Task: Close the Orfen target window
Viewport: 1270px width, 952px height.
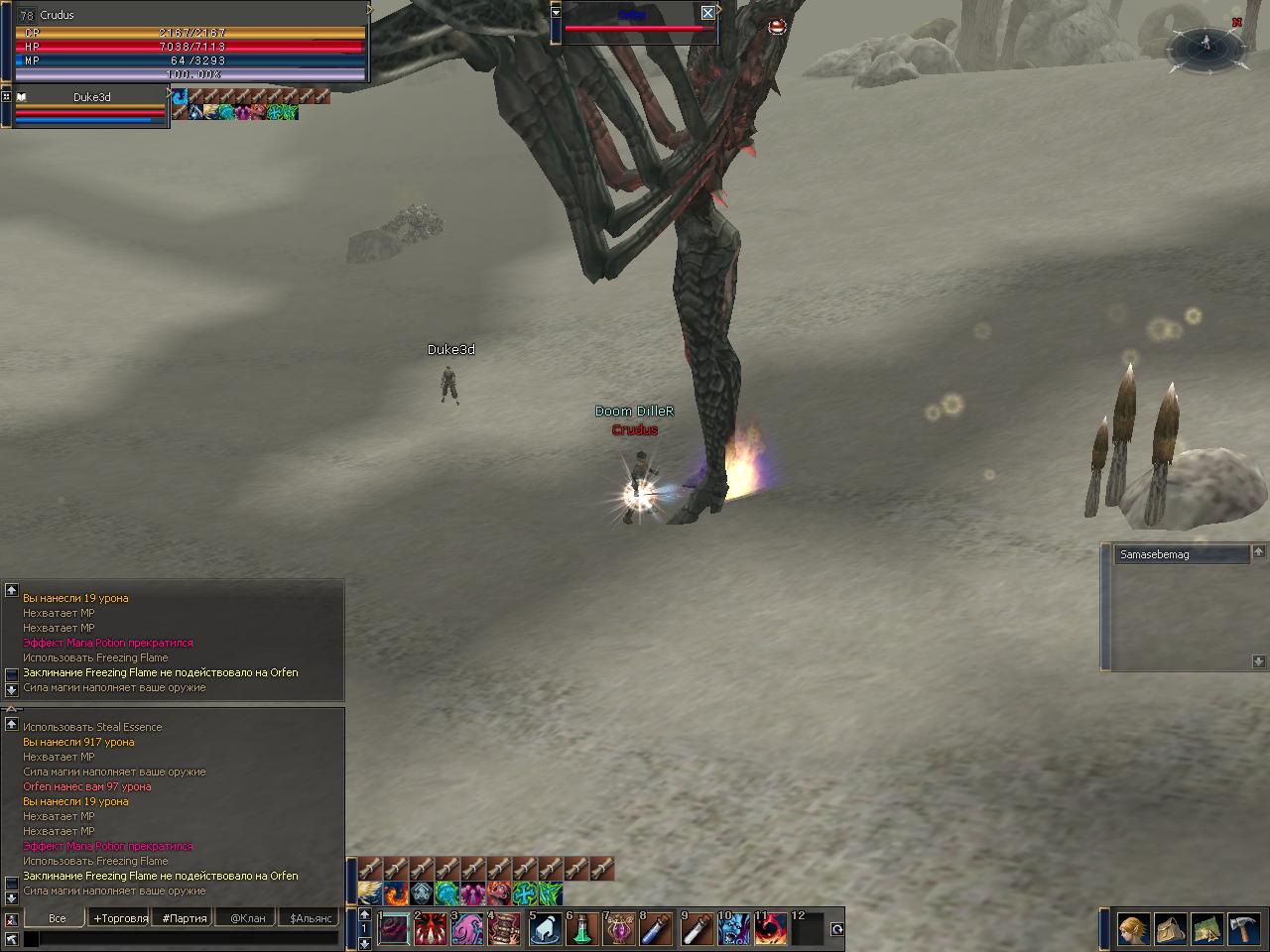Action: click(707, 13)
